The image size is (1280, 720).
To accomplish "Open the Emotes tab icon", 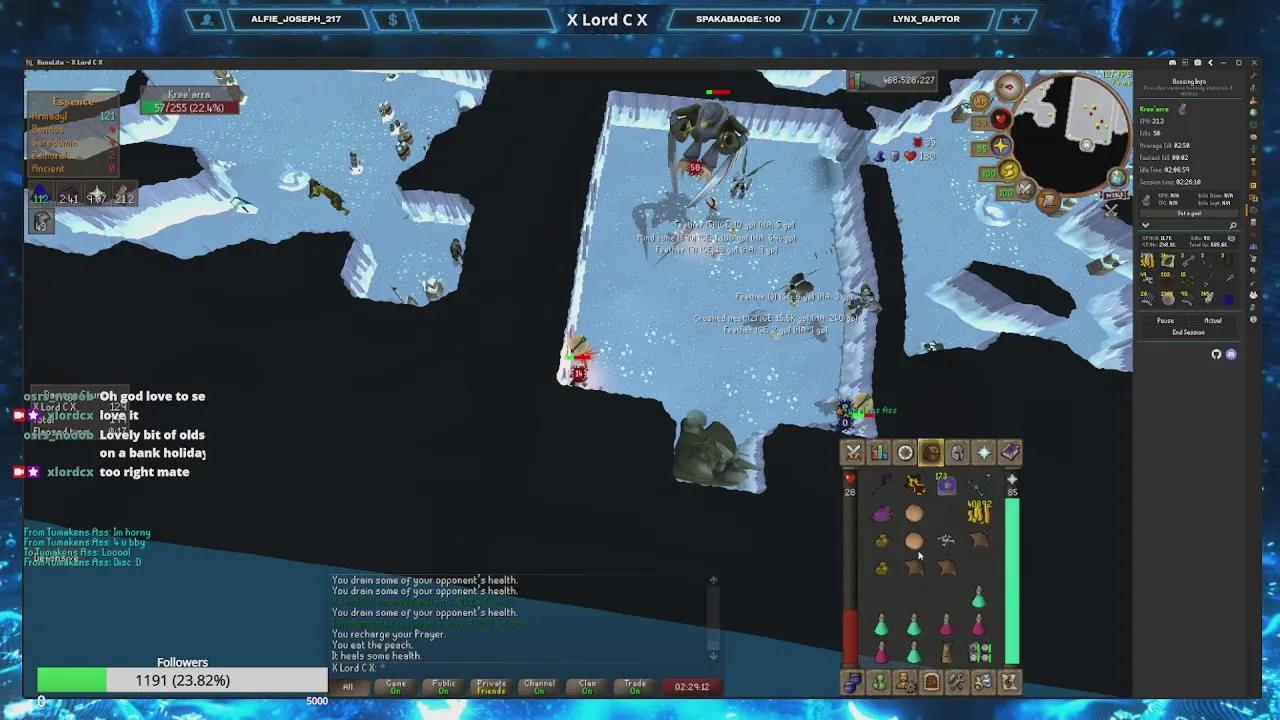I will tap(982, 684).
